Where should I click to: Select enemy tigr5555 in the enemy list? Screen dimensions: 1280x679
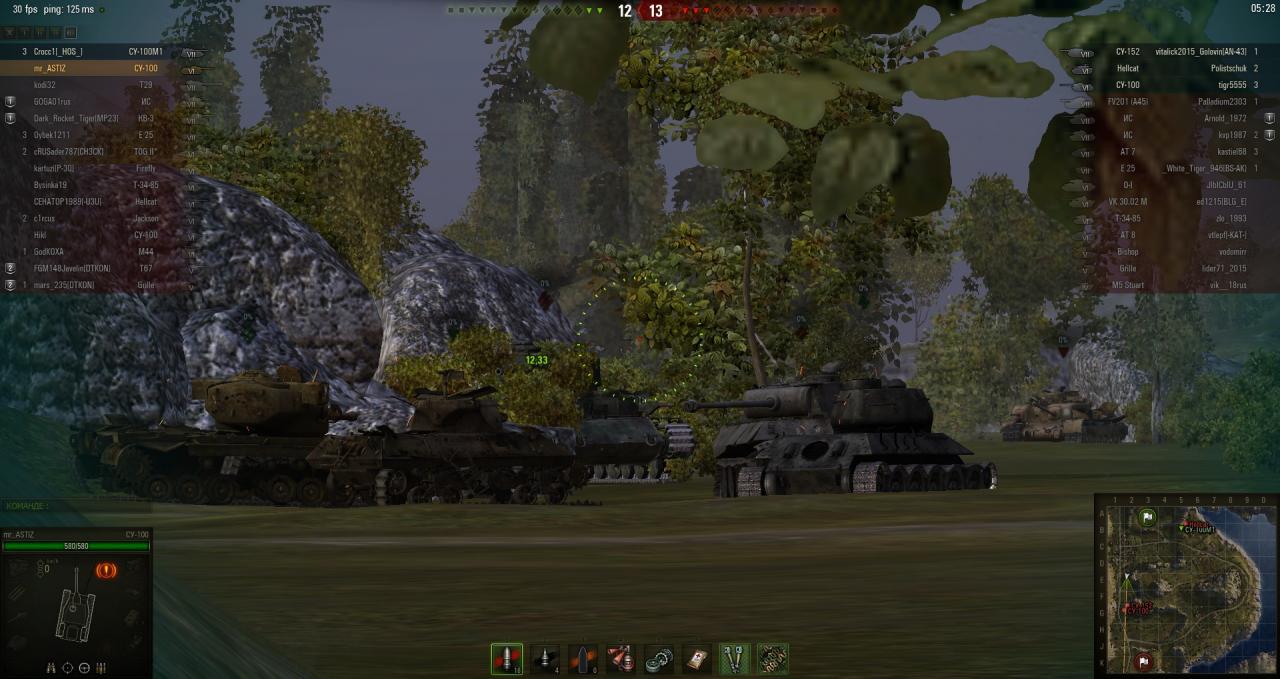click(1180, 85)
